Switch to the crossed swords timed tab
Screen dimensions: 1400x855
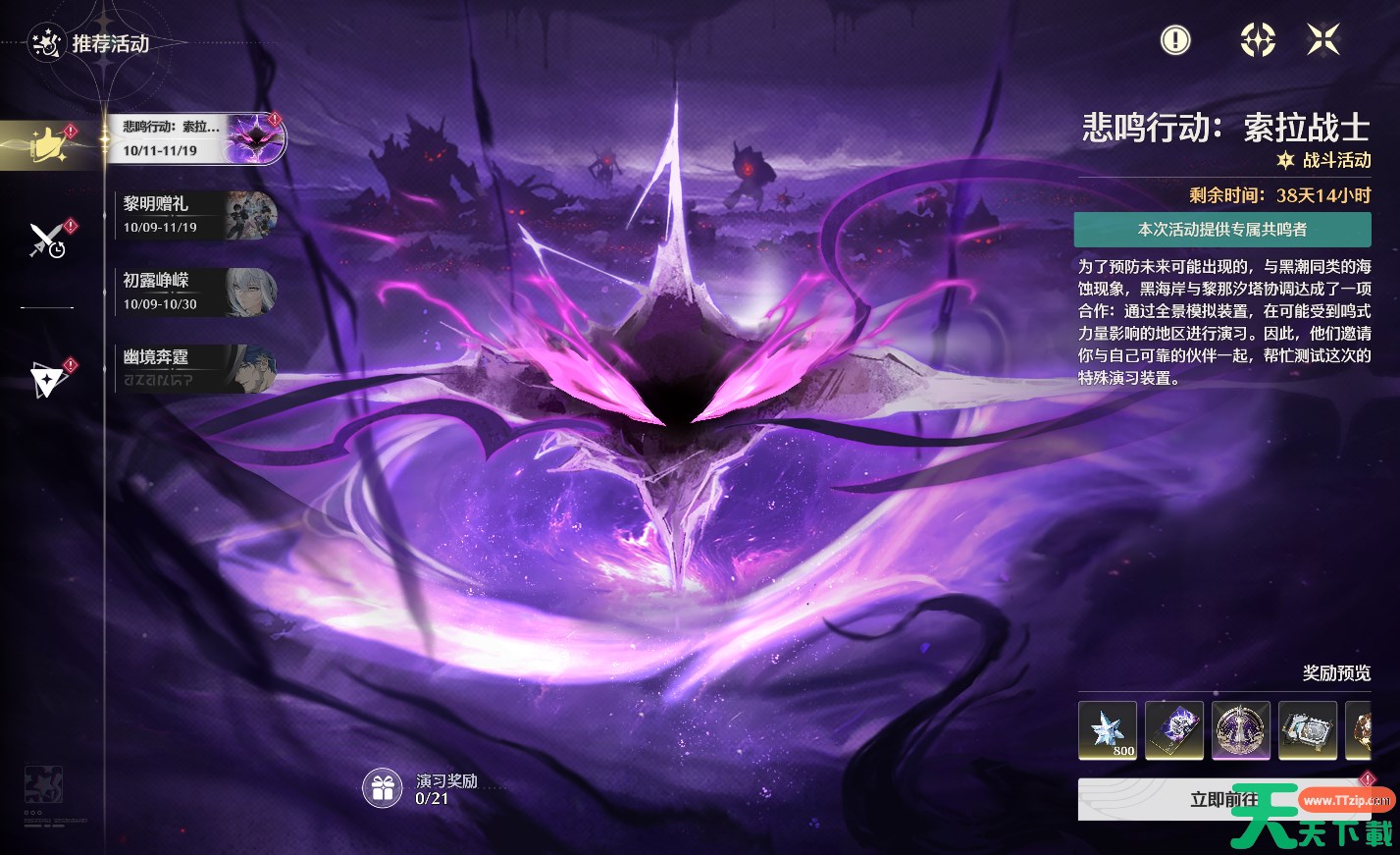[x=46, y=240]
